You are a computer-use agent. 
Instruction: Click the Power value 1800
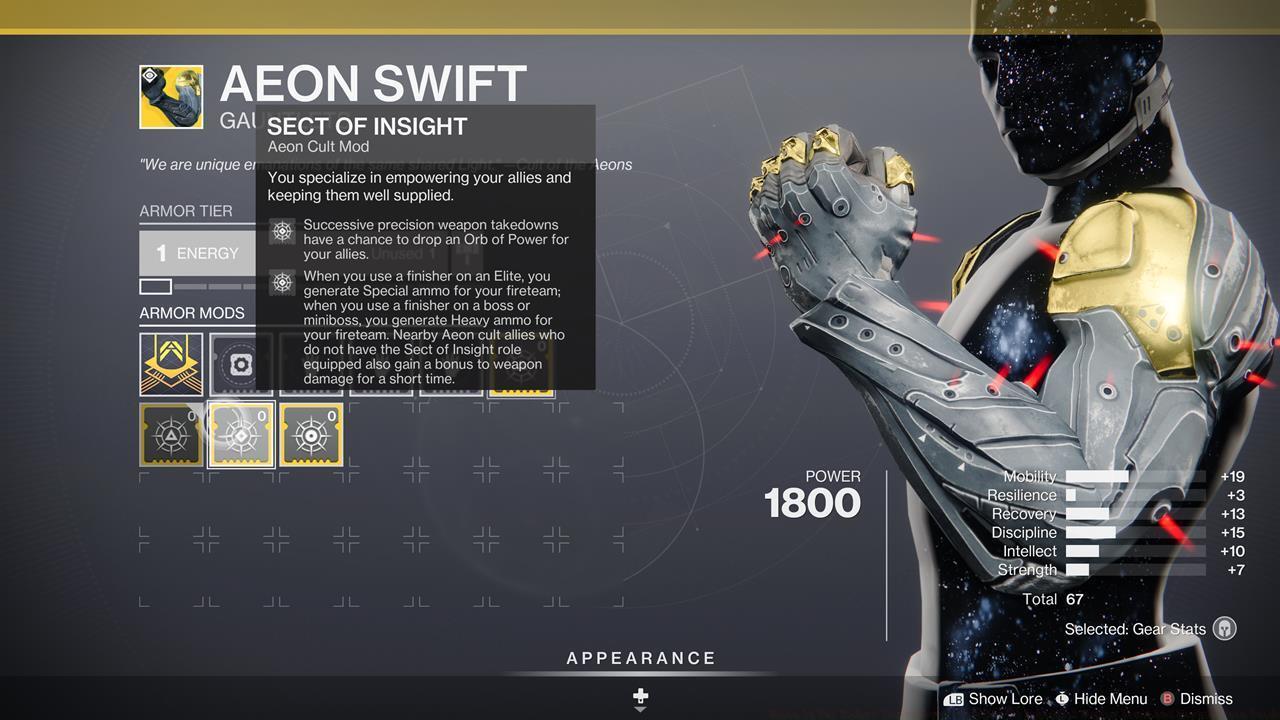pyautogui.click(x=813, y=503)
